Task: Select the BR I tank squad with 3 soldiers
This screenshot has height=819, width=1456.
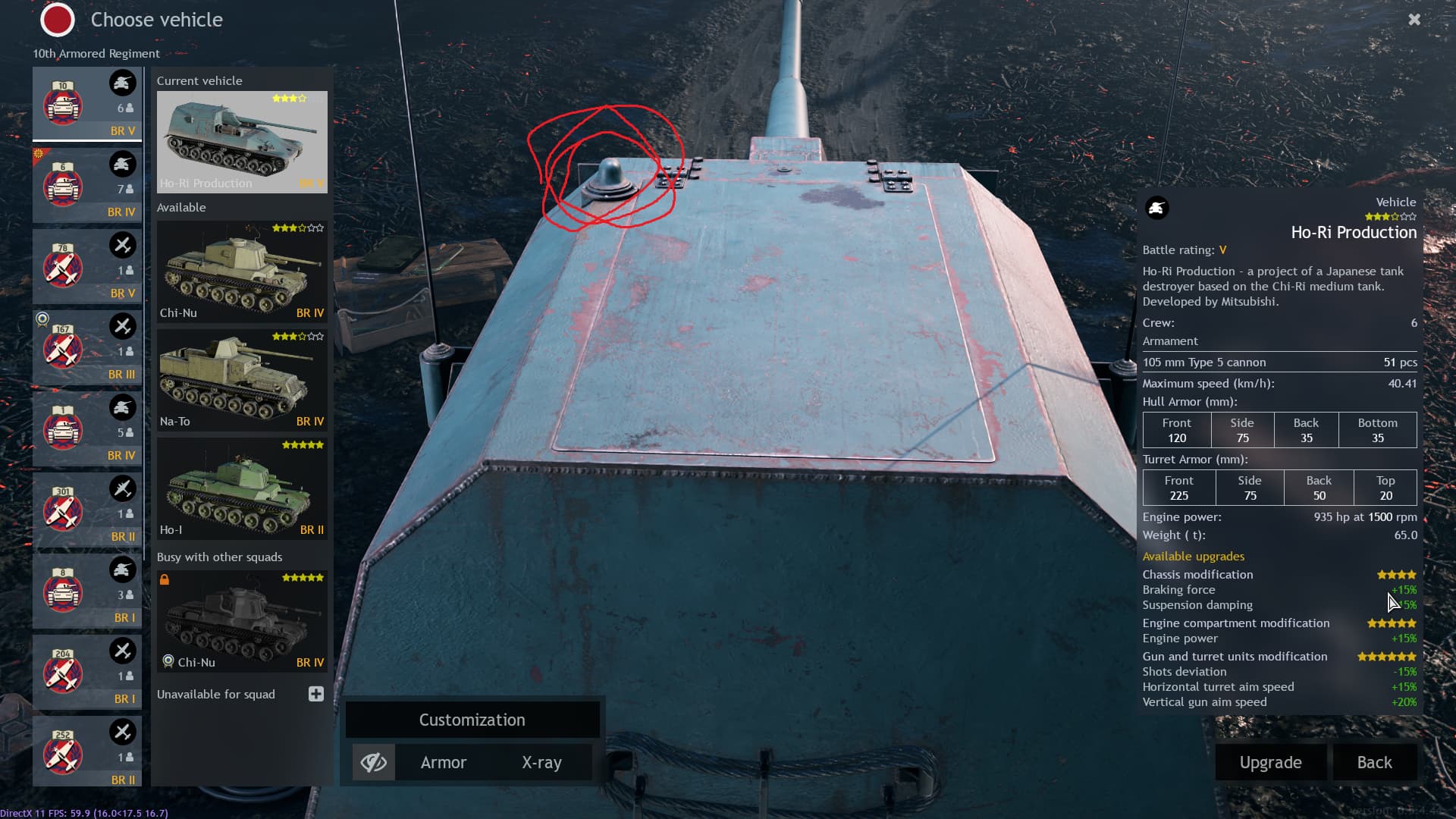Action: pos(87,591)
